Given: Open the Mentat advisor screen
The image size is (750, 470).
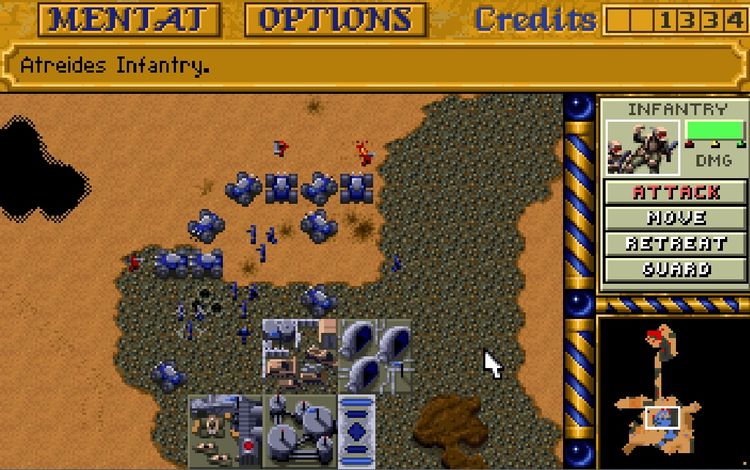Looking at the screenshot, I should tap(135, 19).
